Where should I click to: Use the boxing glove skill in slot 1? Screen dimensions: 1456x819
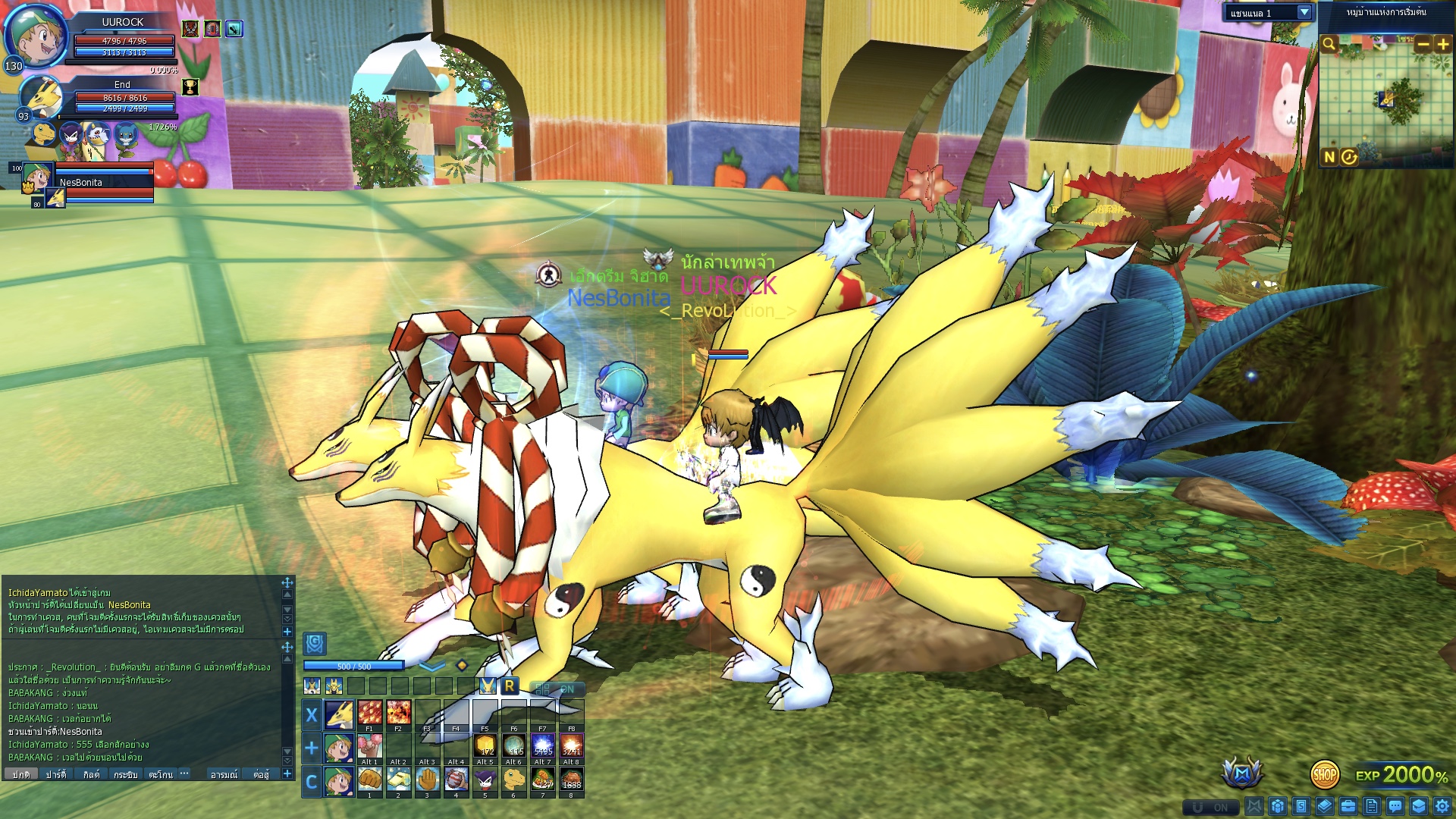click(x=369, y=779)
